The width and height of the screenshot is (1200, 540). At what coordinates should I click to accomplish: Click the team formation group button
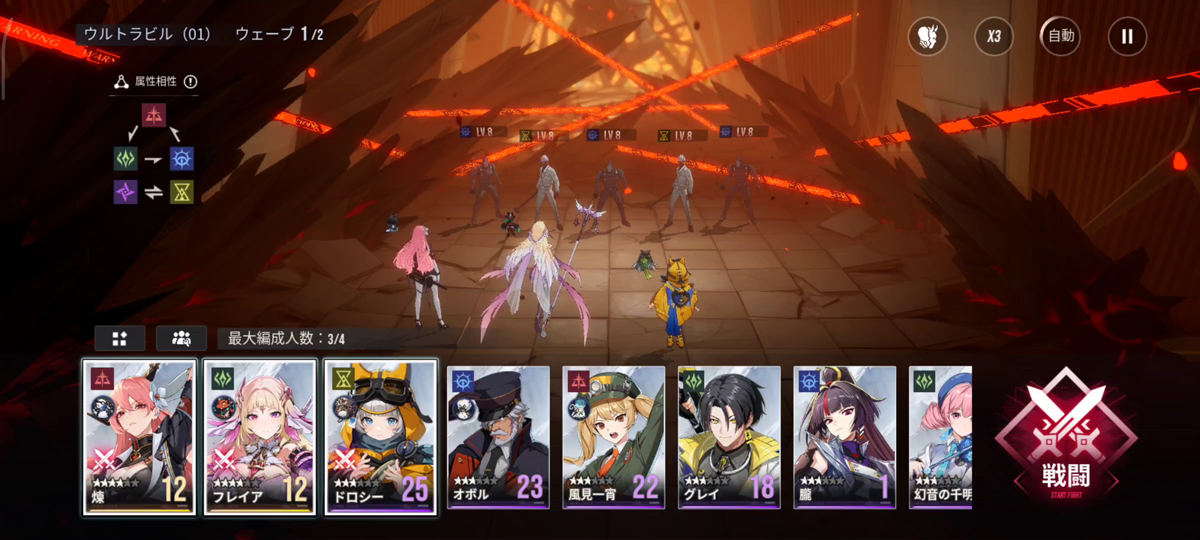click(x=182, y=338)
